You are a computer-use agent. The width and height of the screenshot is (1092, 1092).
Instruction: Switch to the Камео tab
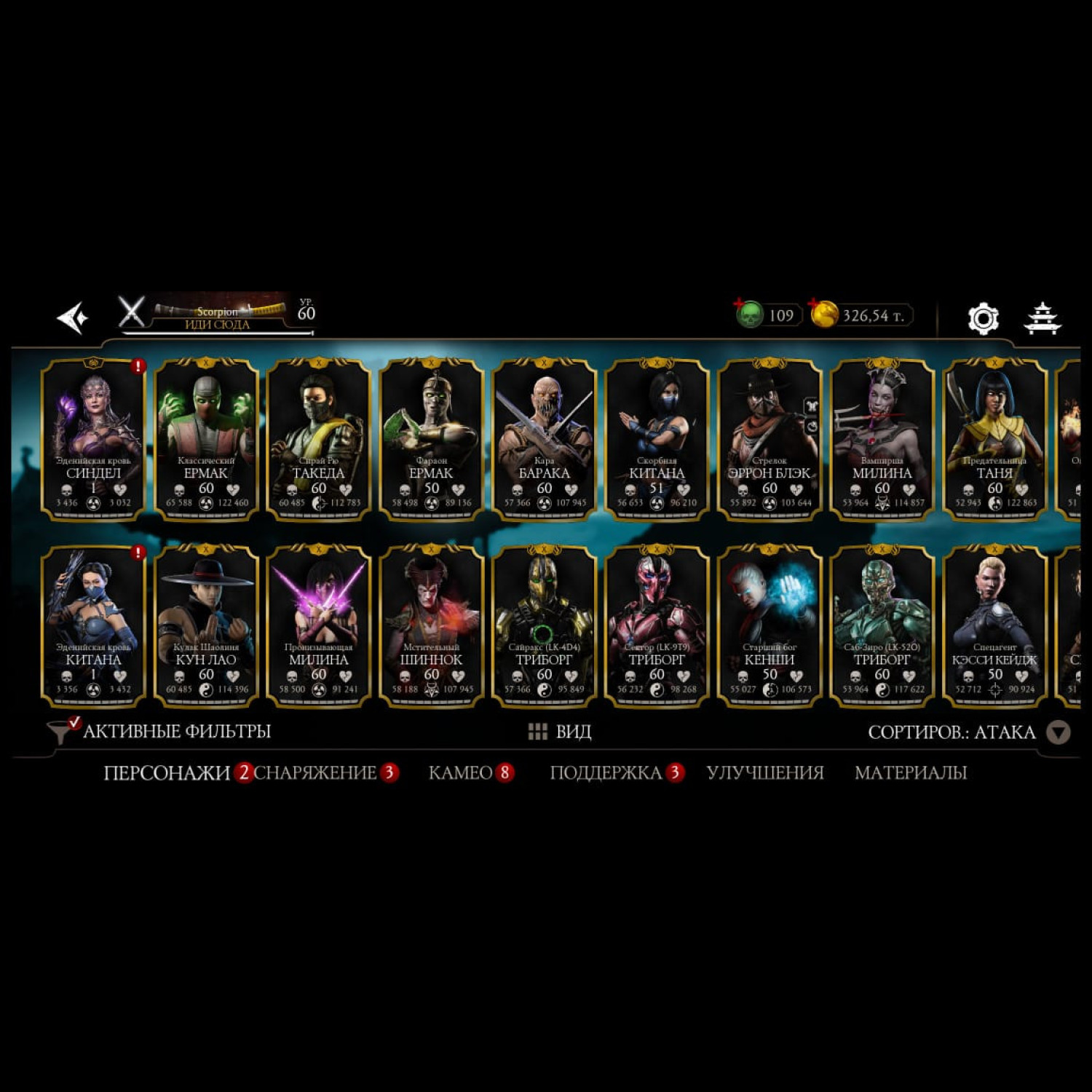point(461,772)
